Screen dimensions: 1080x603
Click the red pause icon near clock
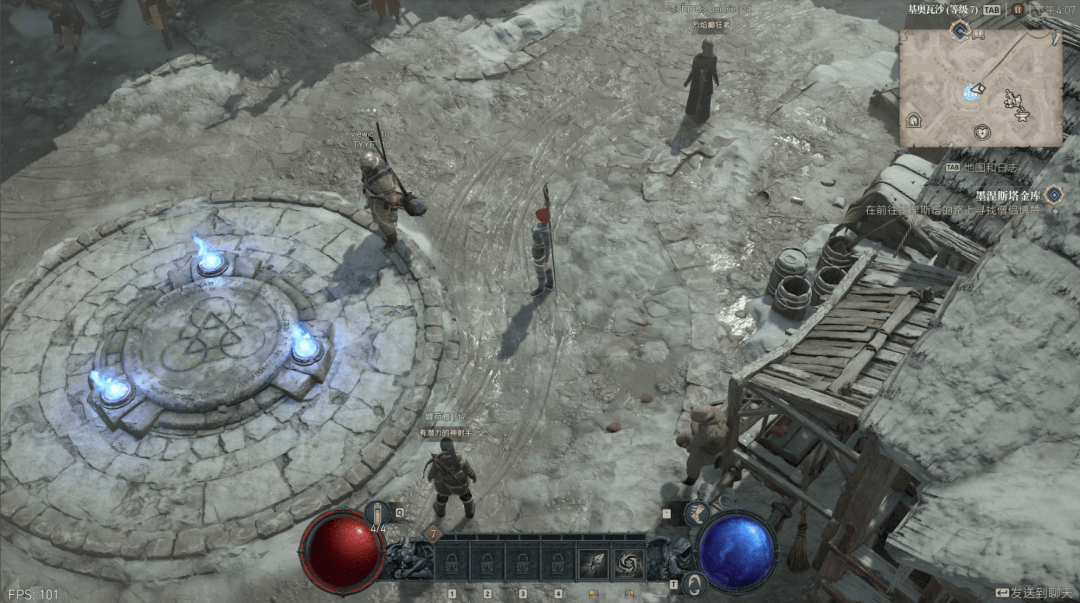[x=1018, y=9]
